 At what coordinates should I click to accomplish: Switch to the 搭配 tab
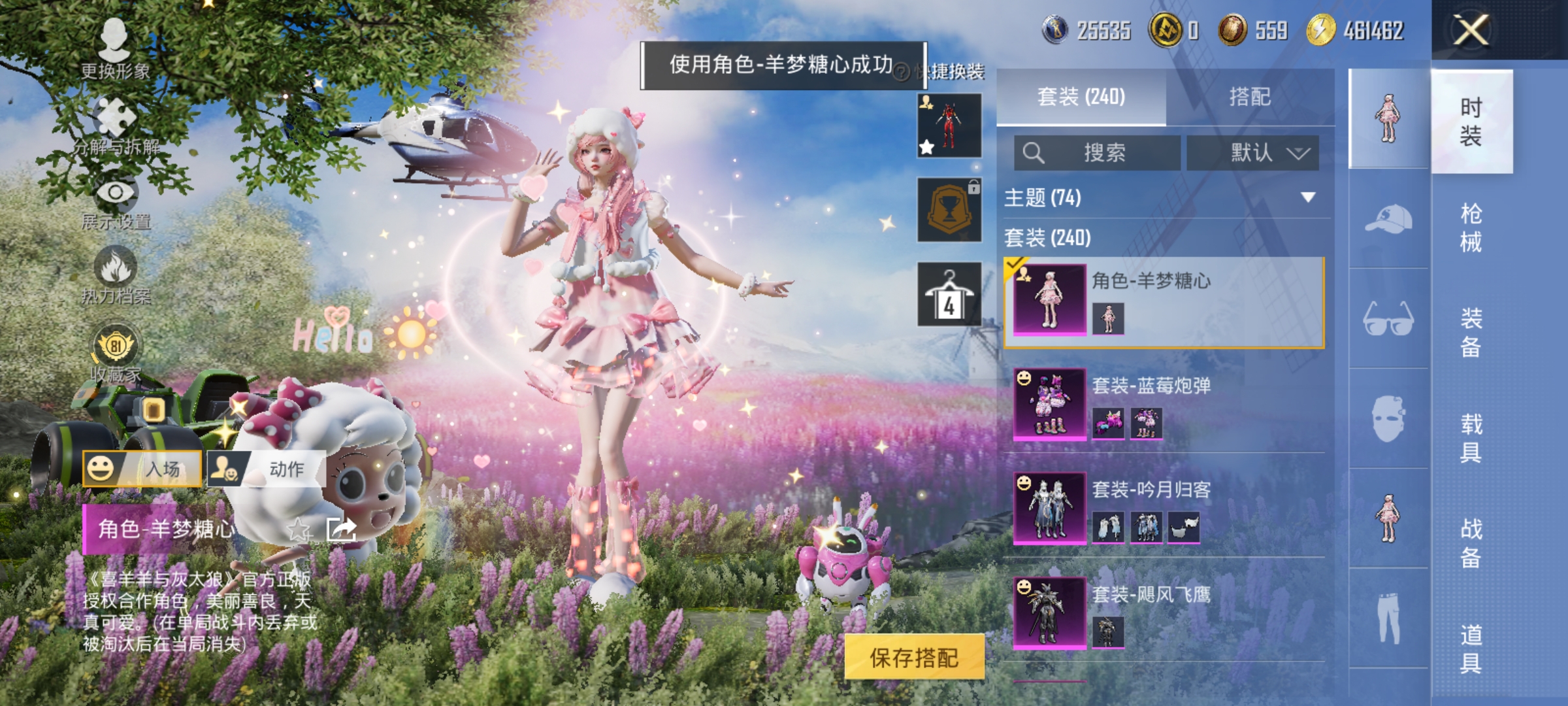click(1252, 96)
